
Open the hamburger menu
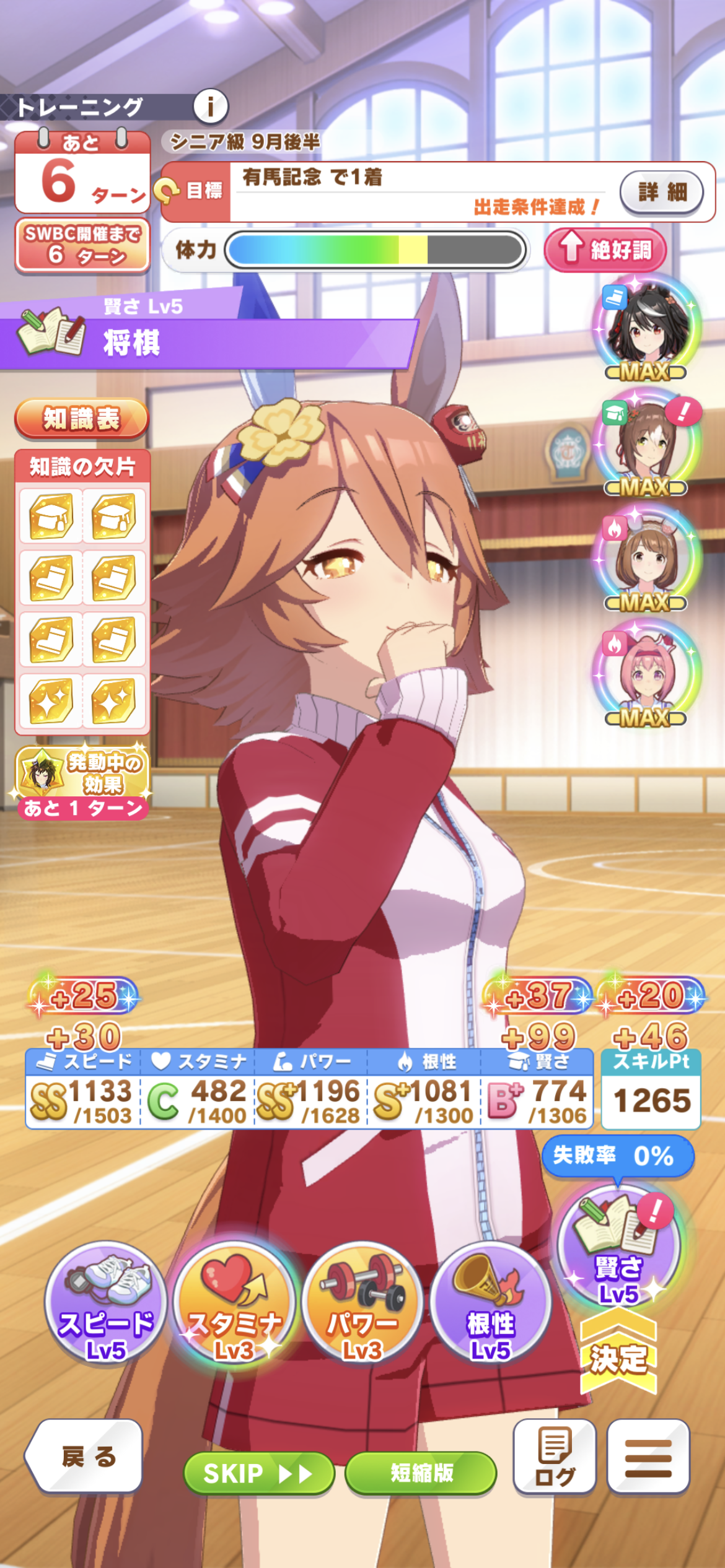pyautogui.click(x=648, y=1456)
